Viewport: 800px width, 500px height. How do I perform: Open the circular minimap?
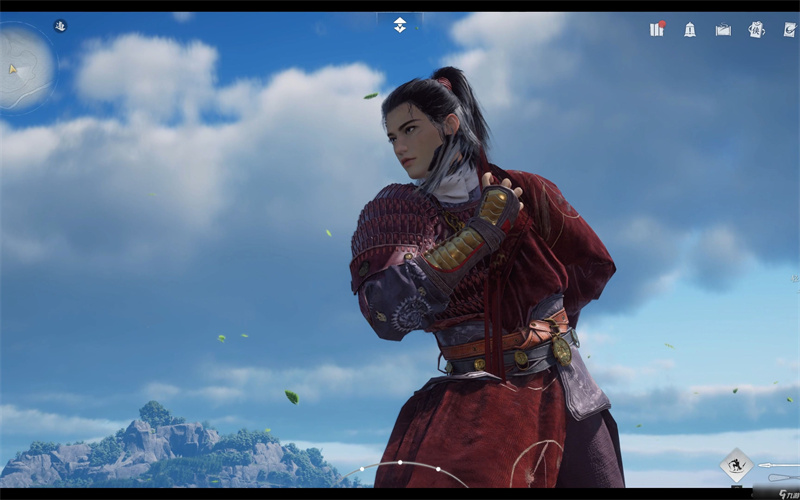pos(24,67)
